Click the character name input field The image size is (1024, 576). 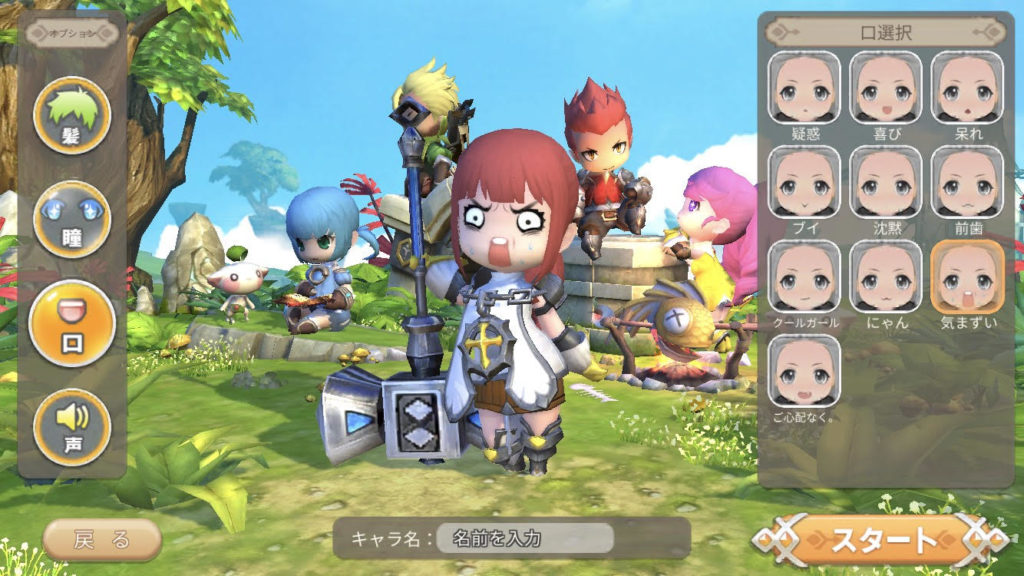[x=529, y=539]
